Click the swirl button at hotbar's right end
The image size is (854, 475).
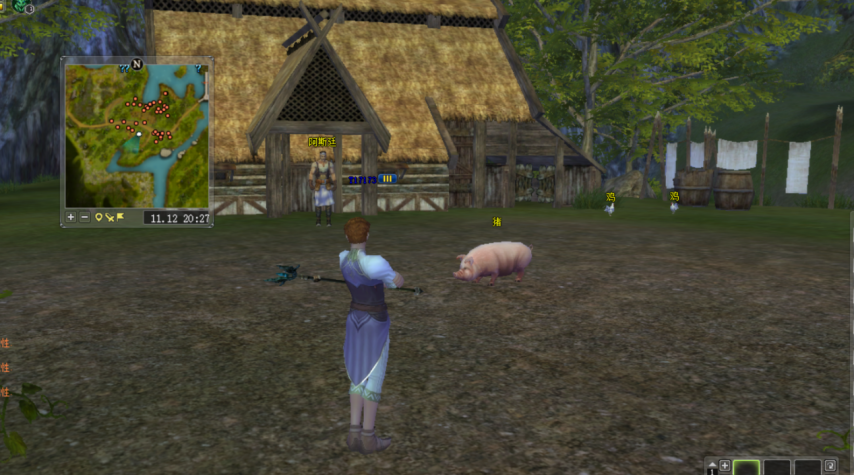click(x=830, y=466)
